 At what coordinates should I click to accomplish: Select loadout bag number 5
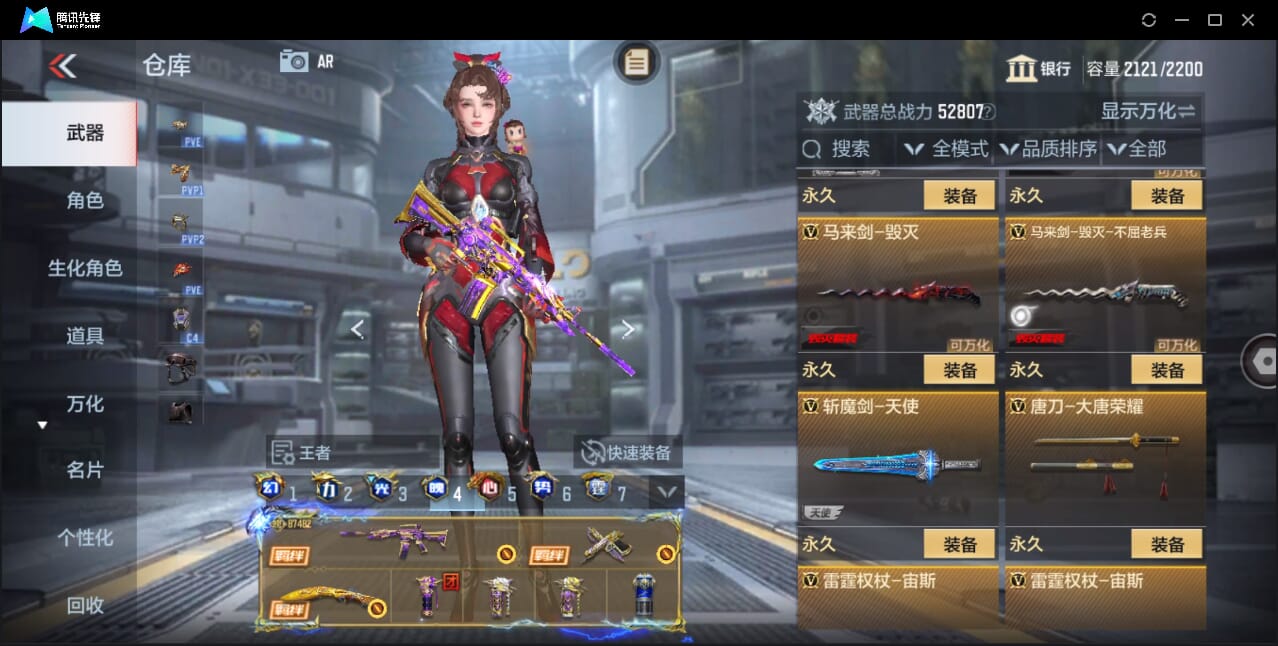(497, 491)
